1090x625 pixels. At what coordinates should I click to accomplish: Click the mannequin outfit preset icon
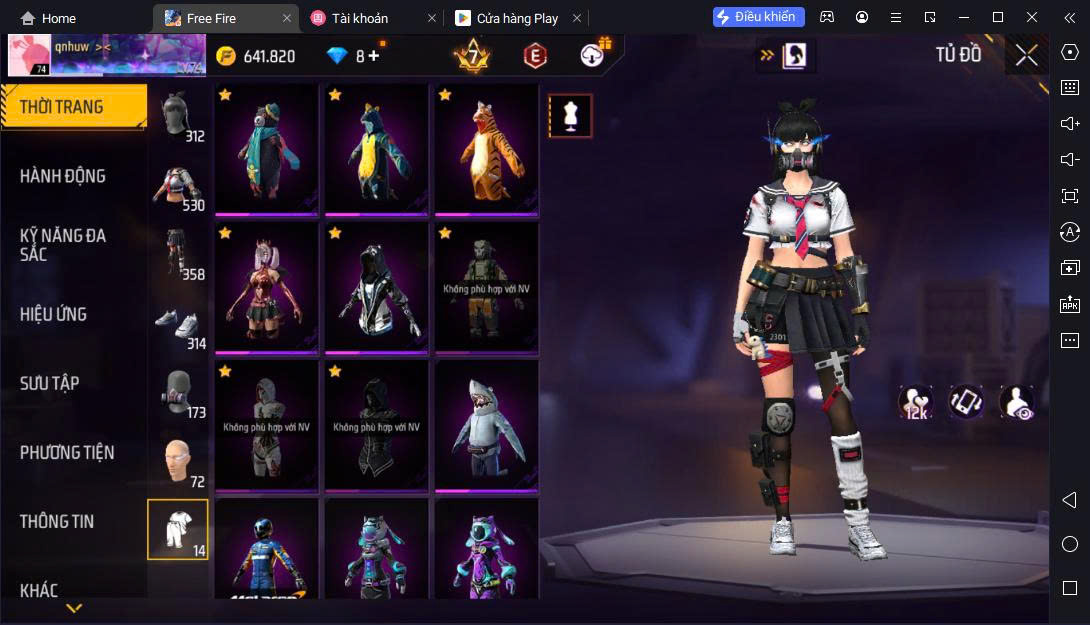click(570, 116)
